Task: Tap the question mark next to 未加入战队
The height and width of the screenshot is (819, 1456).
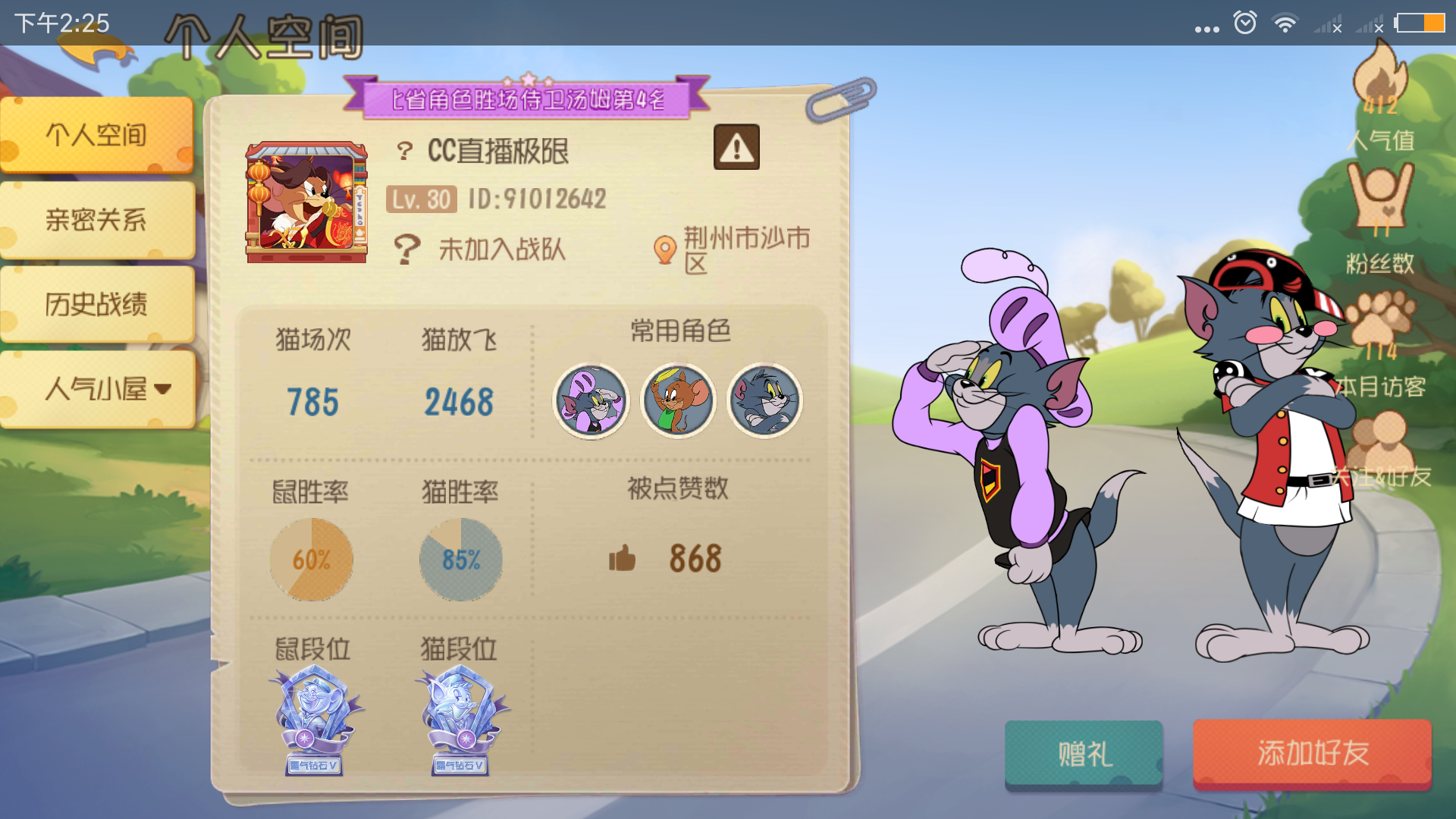Action: 408,247
